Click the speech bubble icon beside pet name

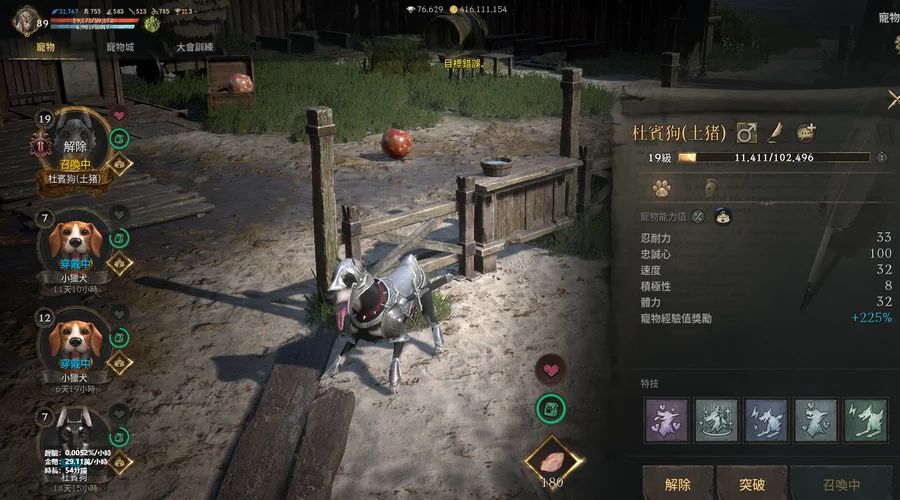point(806,132)
